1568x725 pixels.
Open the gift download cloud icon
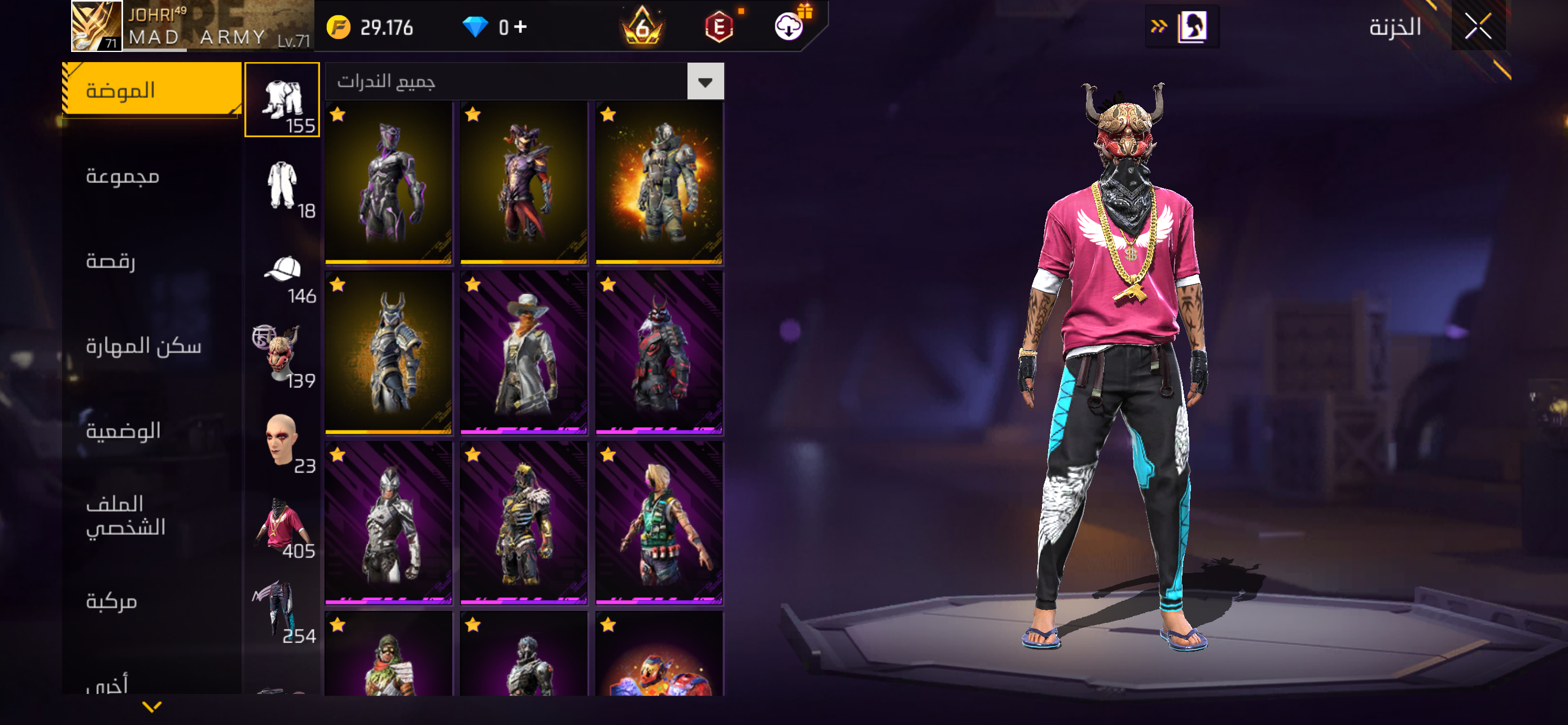click(789, 27)
